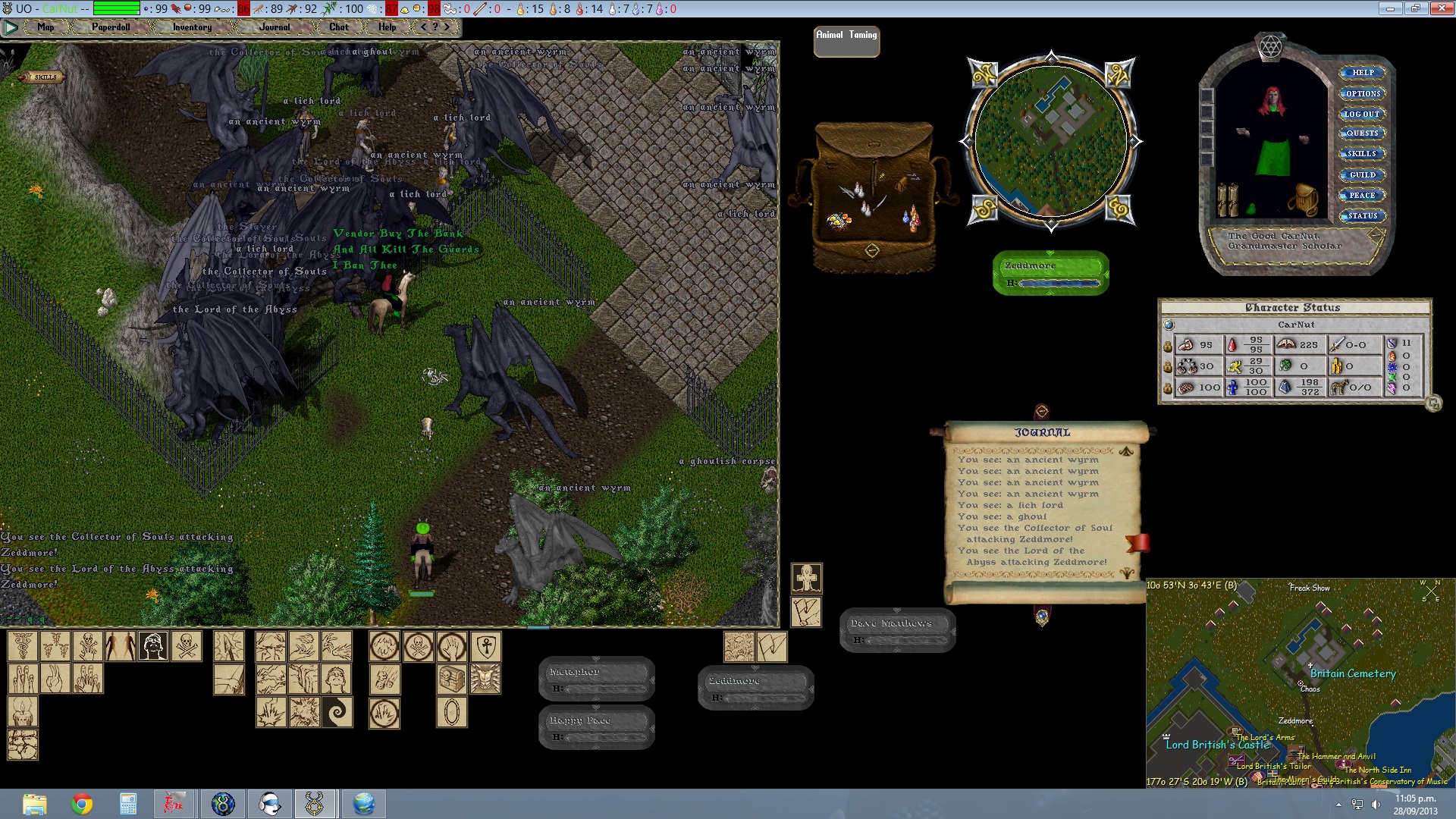The width and height of the screenshot is (1456, 819).
Task: Close the game window
Action: click(1441, 8)
